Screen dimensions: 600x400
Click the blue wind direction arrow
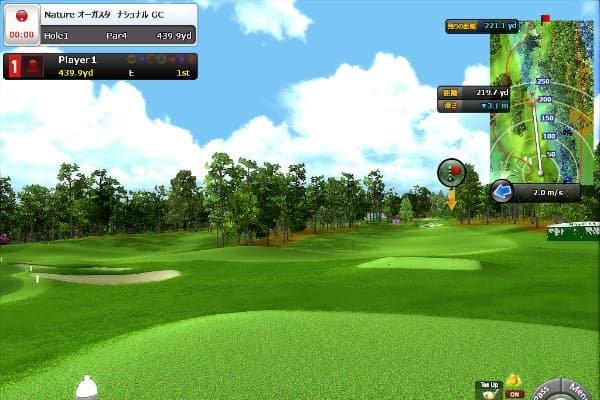(x=502, y=191)
